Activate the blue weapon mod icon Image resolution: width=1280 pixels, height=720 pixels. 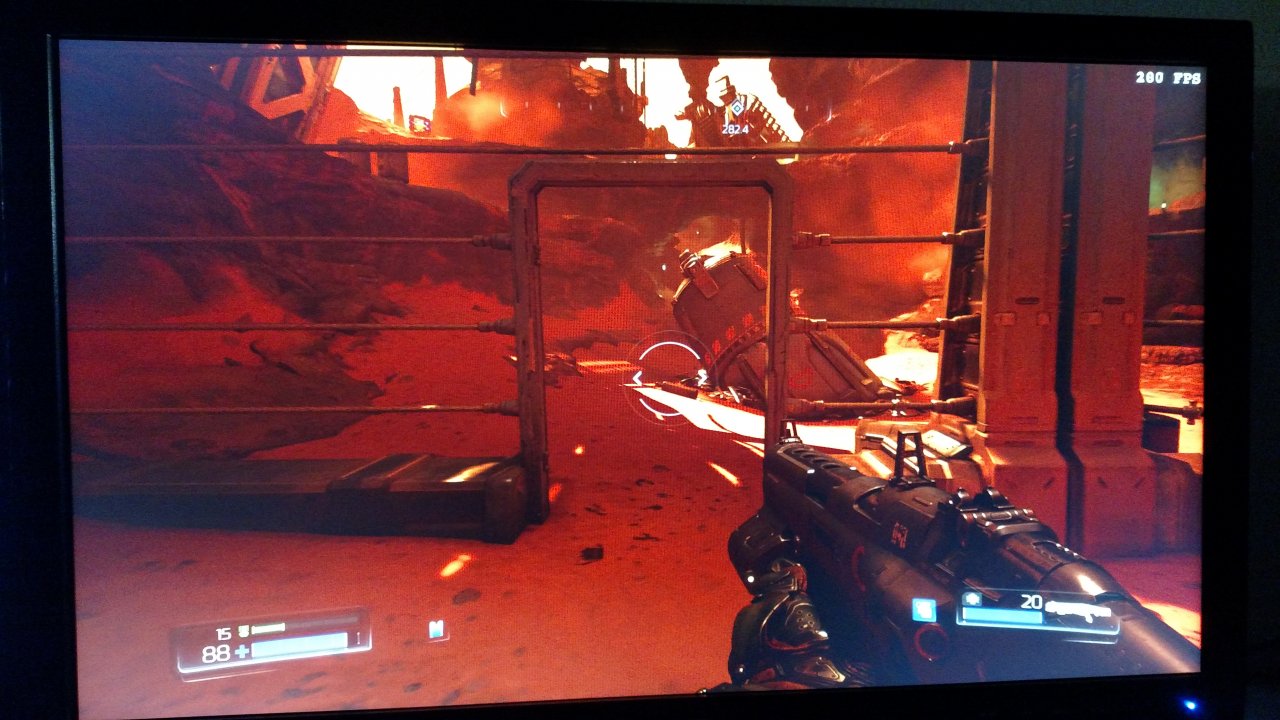[922, 609]
